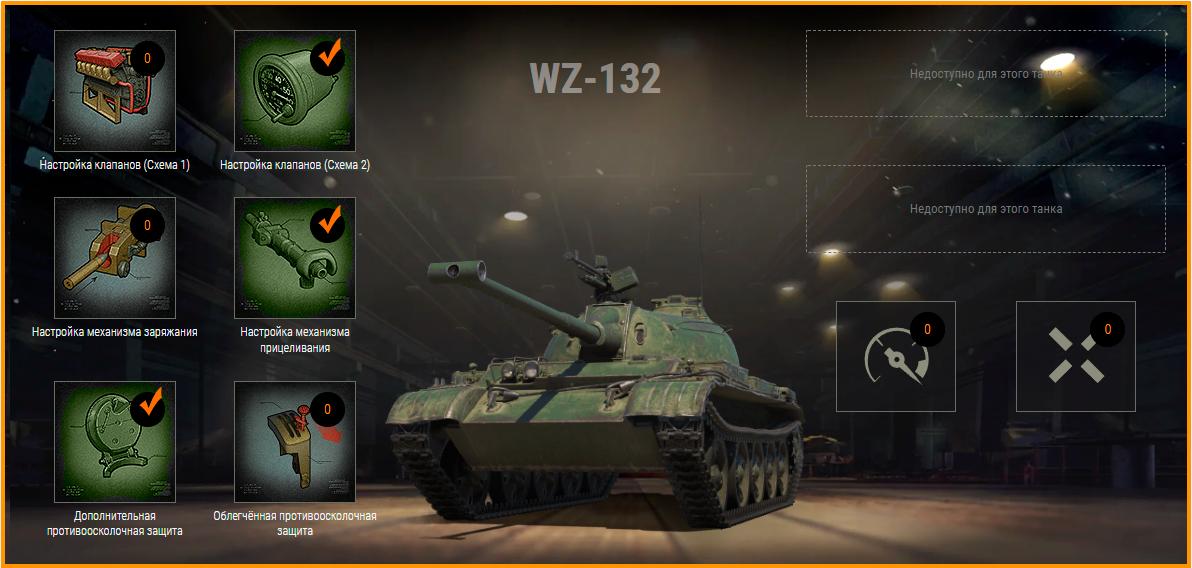Viewport: 1192px width, 568px height.
Task: Select Дополнительная противоосколочная защита tile
Action: pyautogui.click(x=115, y=441)
